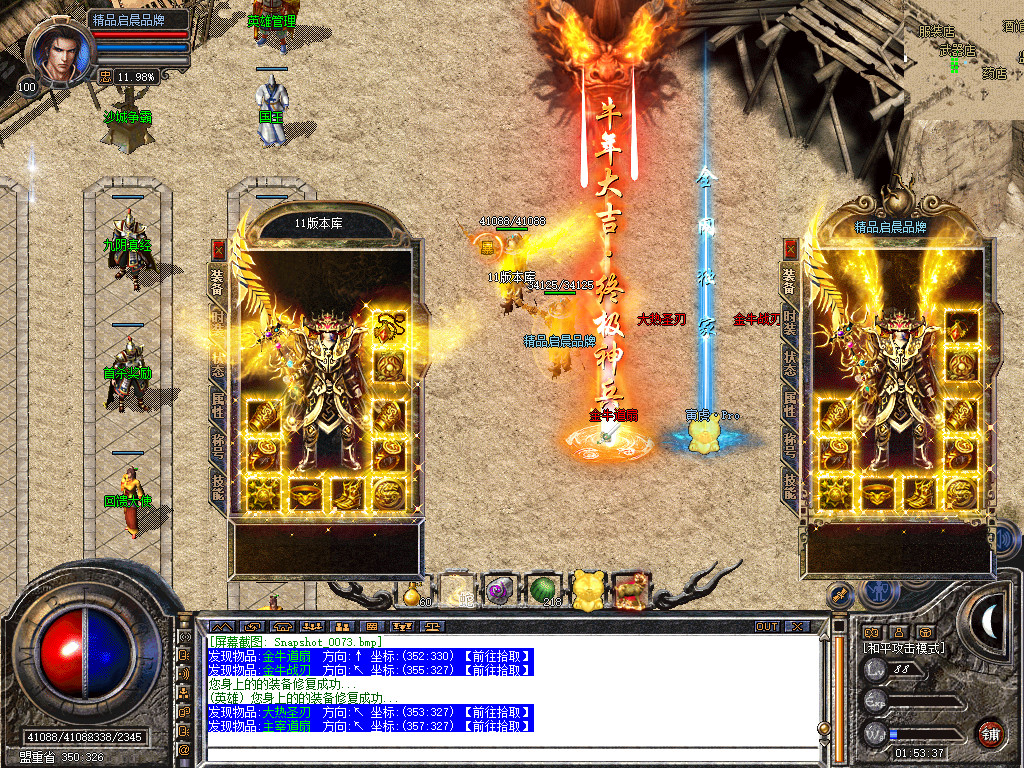This screenshot has width=1024, height=768.
Task: Select the purple swirl stone in the hotbar
Action: tap(499, 591)
